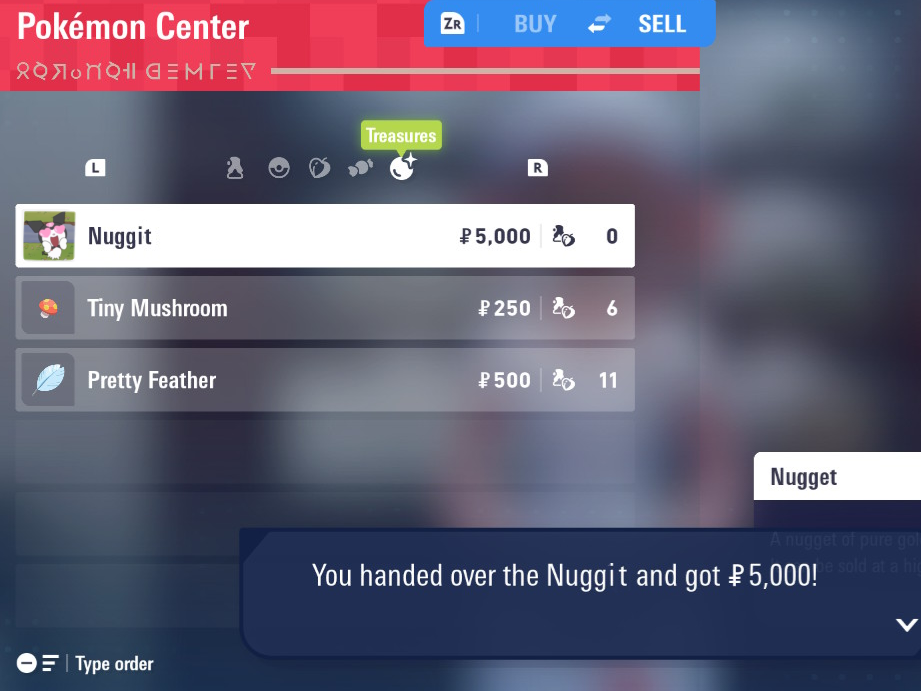This screenshot has width=921, height=691.
Task: Advance the dialogue with the down arrow
Action: [x=906, y=625]
